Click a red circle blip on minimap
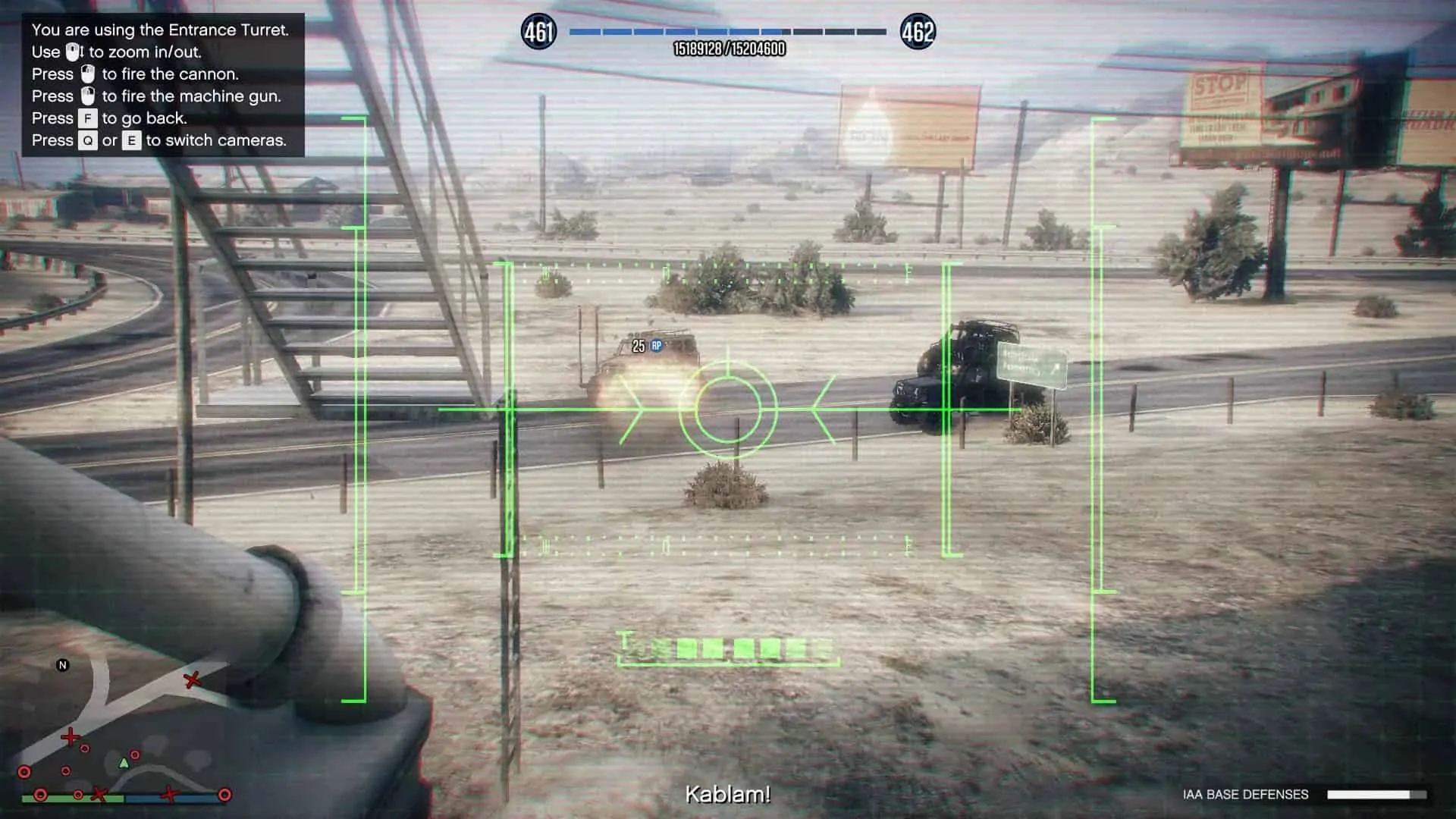The image size is (1456, 819). coord(24,771)
